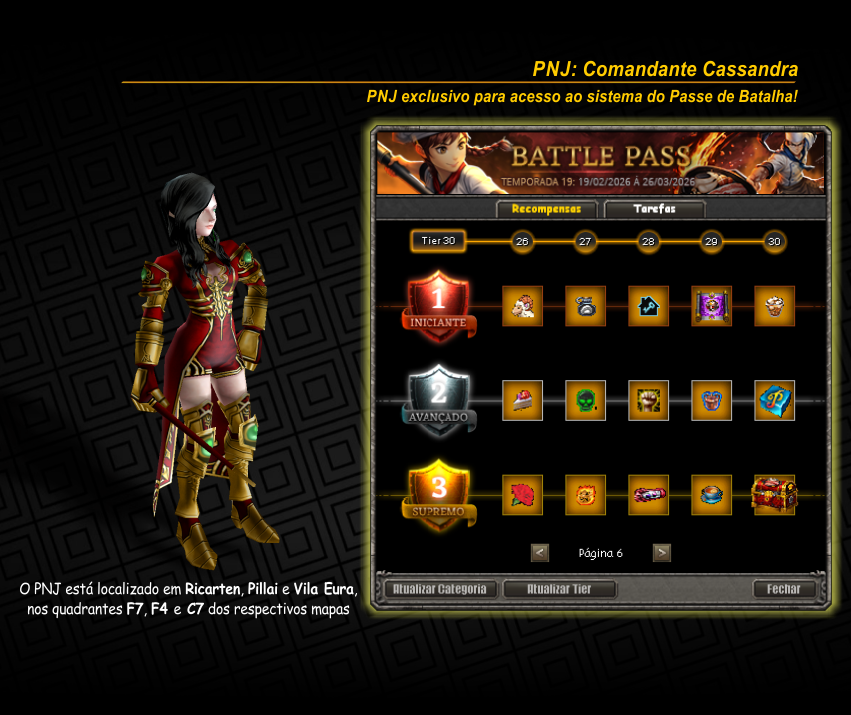
Task: Click the Atualizar Tier button
Action: pos(559,589)
